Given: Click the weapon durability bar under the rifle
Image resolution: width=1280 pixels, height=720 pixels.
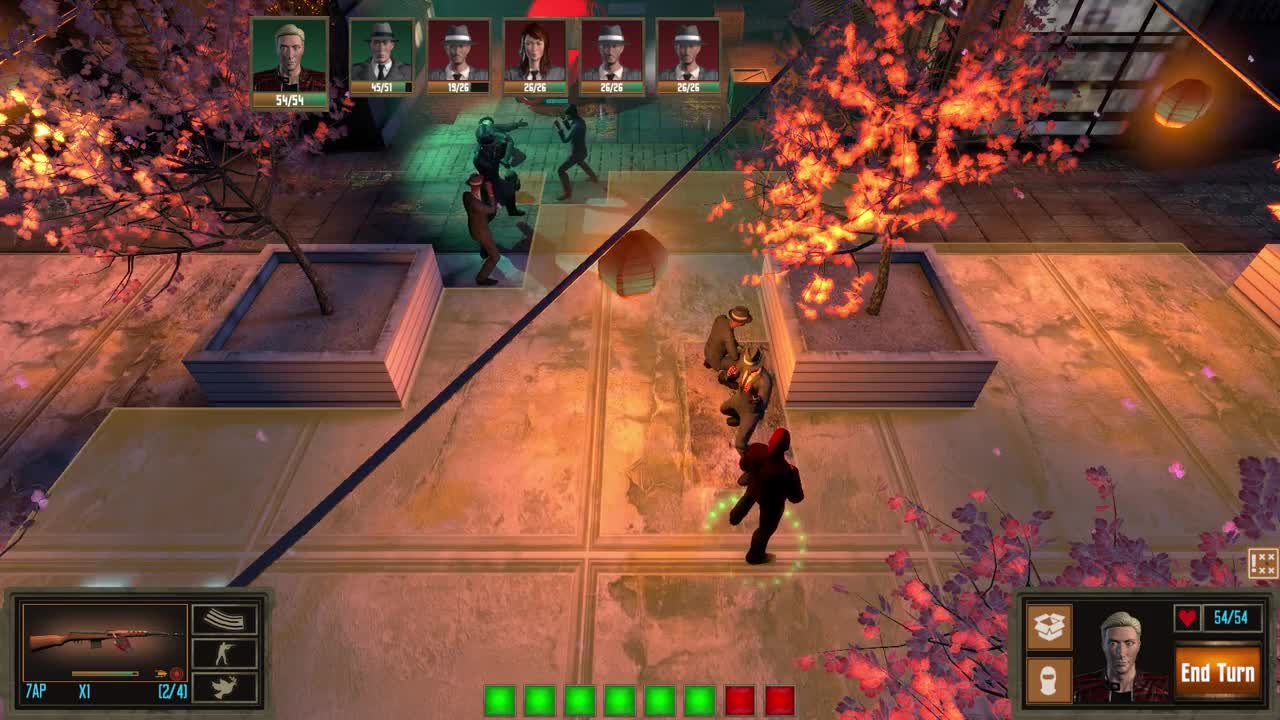Looking at the screenshot, I should 104,672.
